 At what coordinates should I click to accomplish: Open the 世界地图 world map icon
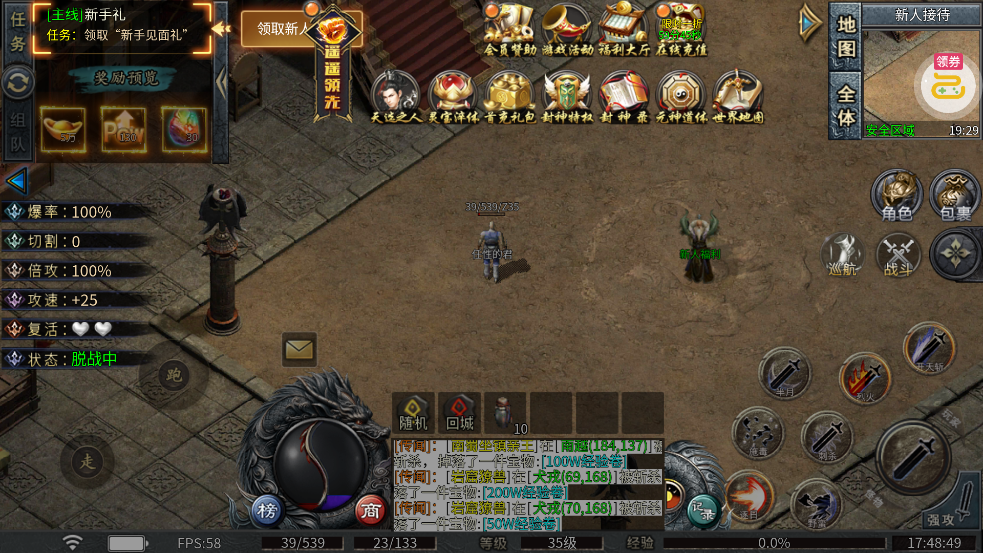[738, 96]
